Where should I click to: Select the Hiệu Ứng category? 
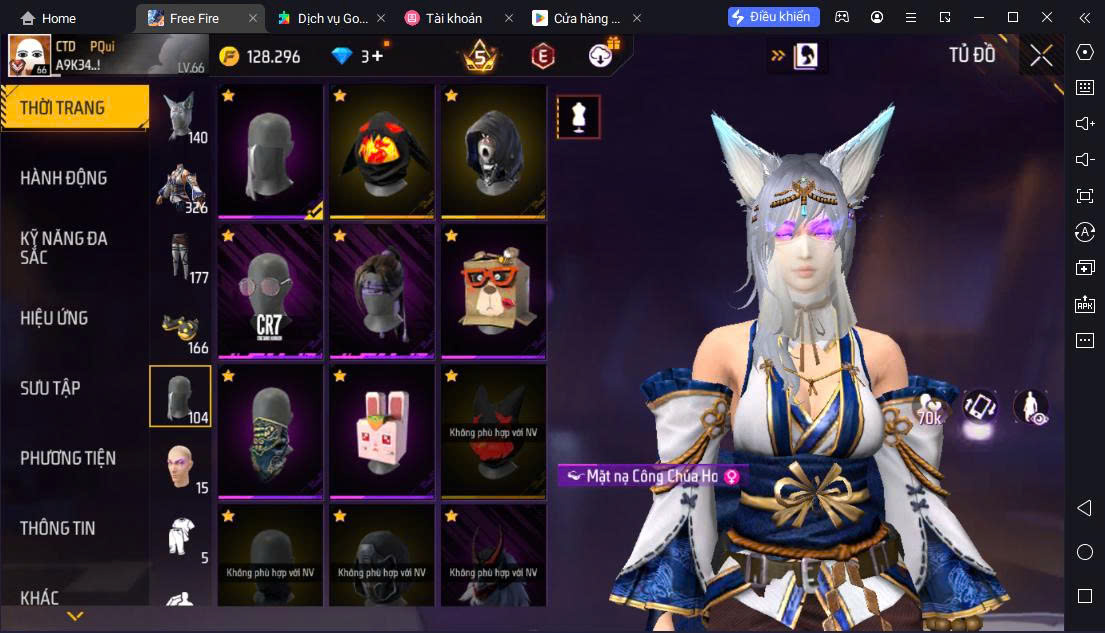coord(55,318)
